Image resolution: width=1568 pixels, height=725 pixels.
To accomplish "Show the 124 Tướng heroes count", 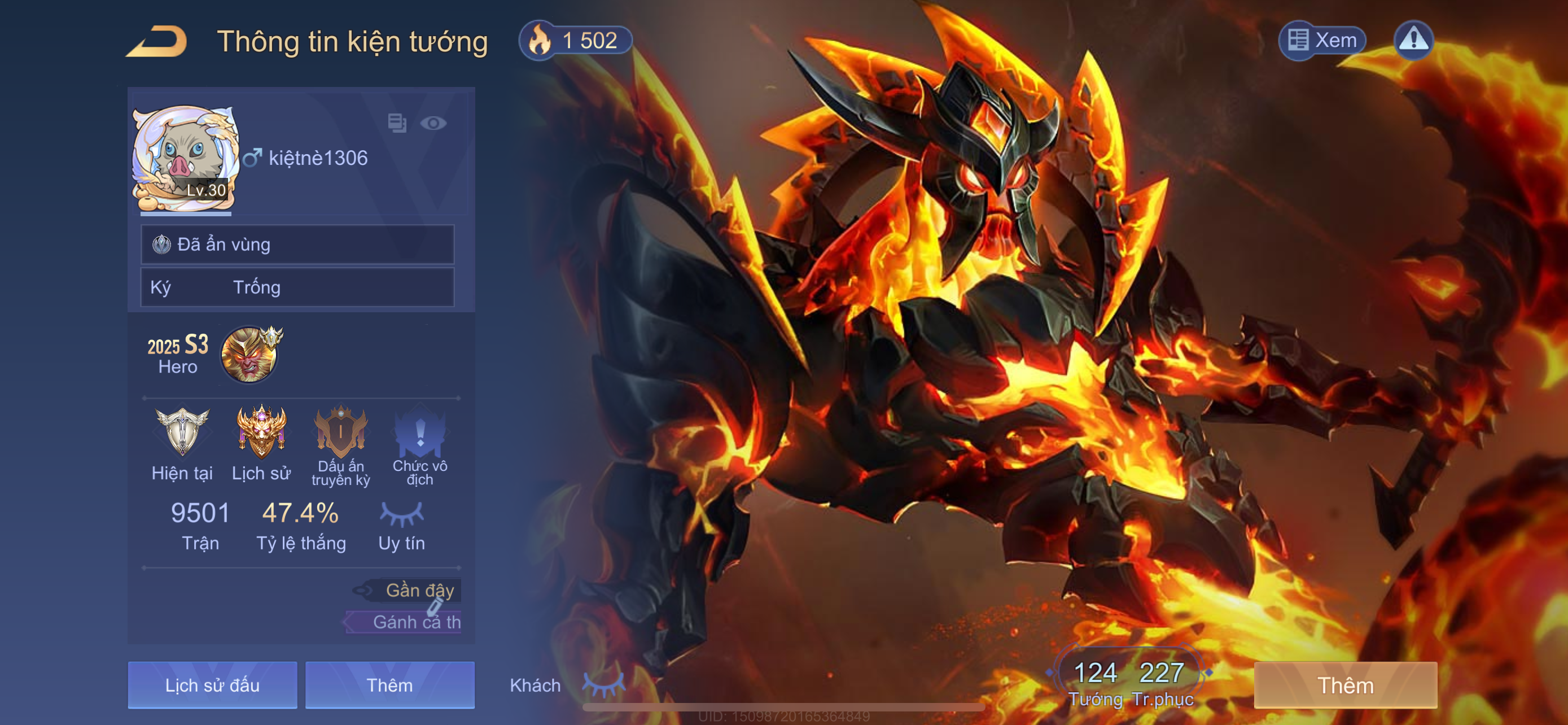I will pos(1095,682).
